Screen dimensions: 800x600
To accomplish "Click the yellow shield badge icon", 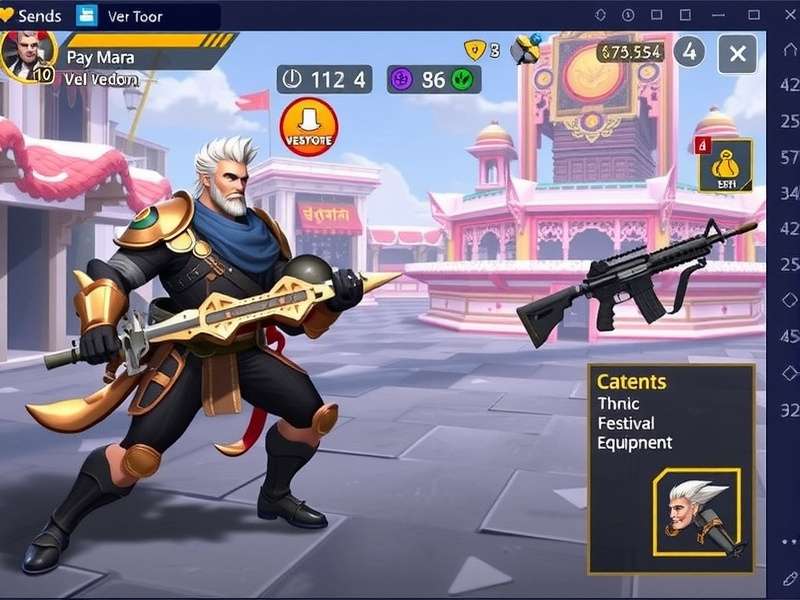I will pyautogui.click(x=474, y=50).
